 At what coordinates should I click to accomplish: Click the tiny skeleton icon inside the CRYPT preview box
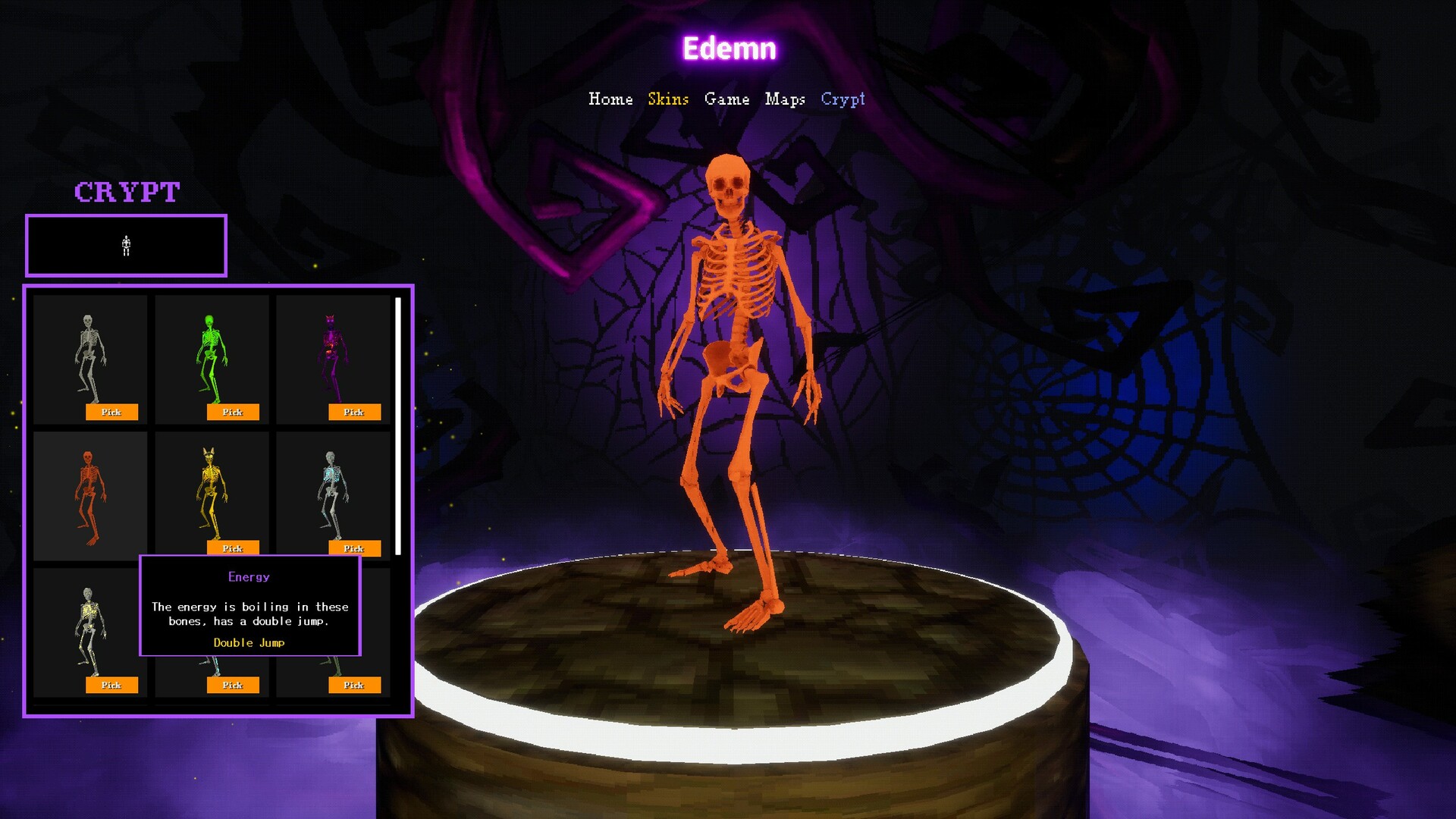tap(126, 244)
